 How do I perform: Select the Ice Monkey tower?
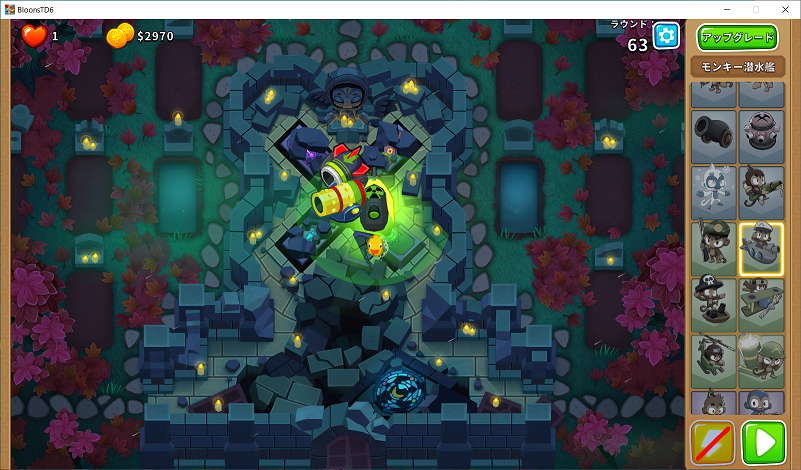(x=713, y=190)
